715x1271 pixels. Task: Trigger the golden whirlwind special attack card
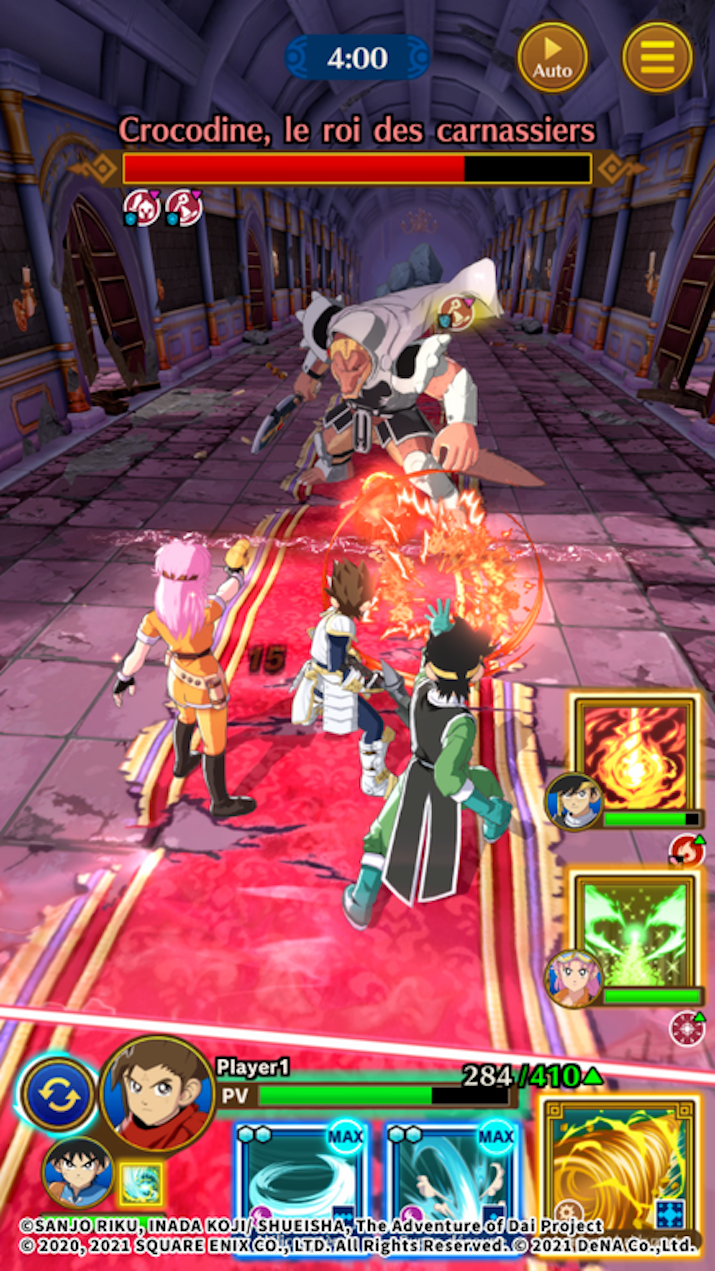coord(618,1163)
